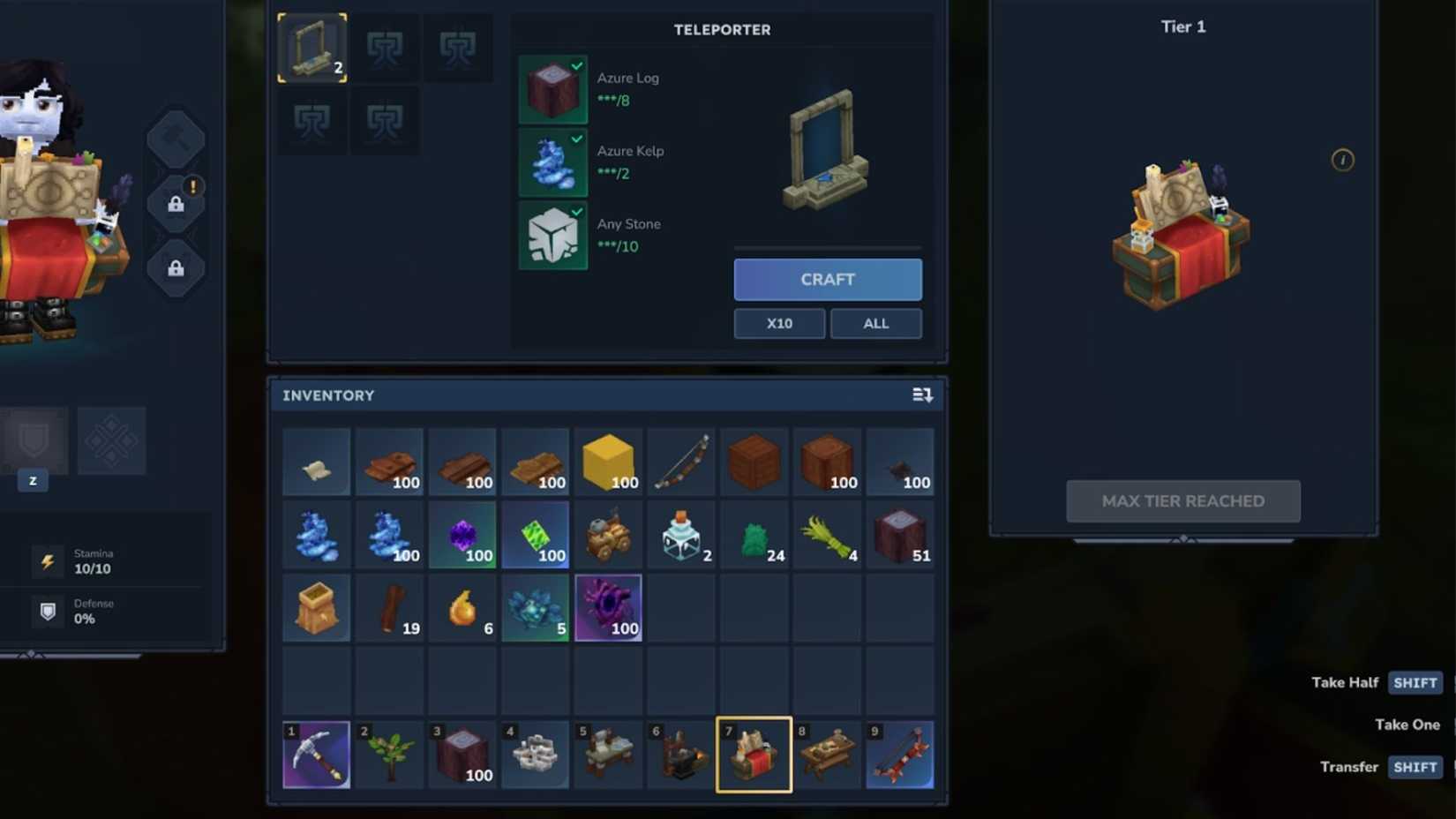Image resolution: width=1456 pixels, height=819 pixels.
Task: Click the Inventory panel header
Action: (328, 394)
